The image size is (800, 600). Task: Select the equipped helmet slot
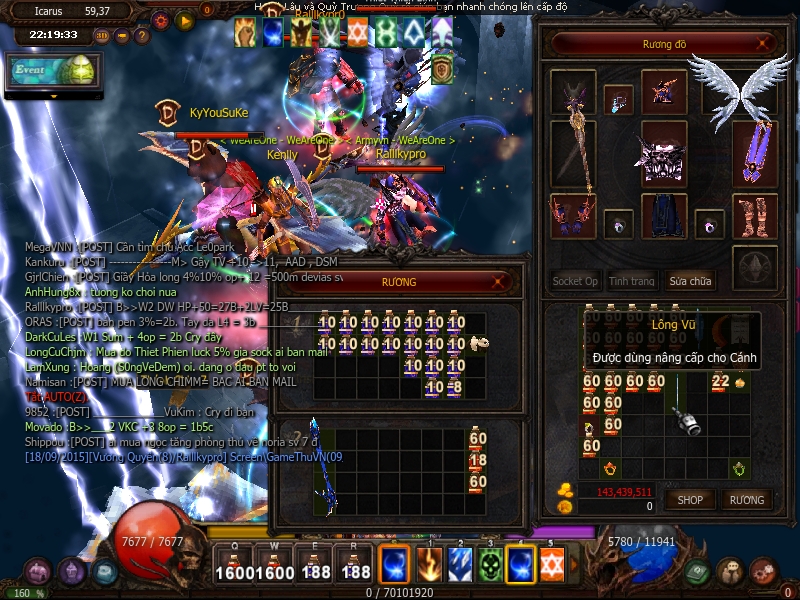pyautogui.click(x=664, y=92)
